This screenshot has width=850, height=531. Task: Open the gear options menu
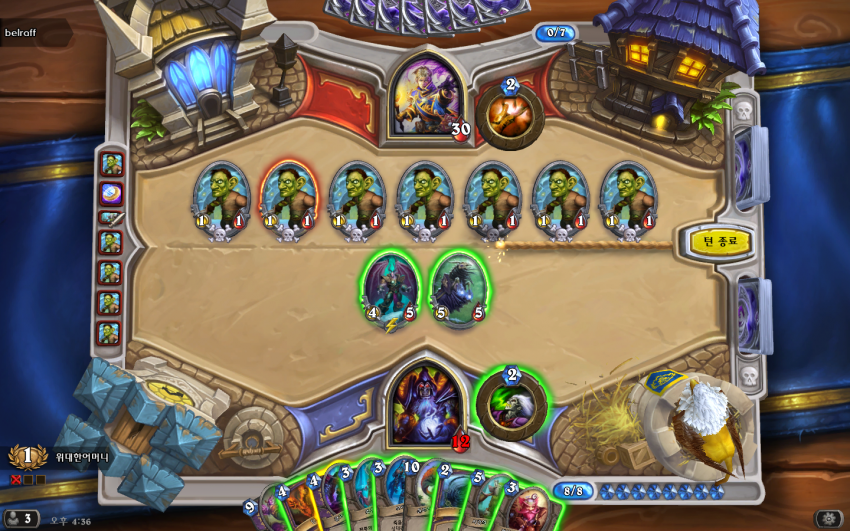tap(829, 519)
